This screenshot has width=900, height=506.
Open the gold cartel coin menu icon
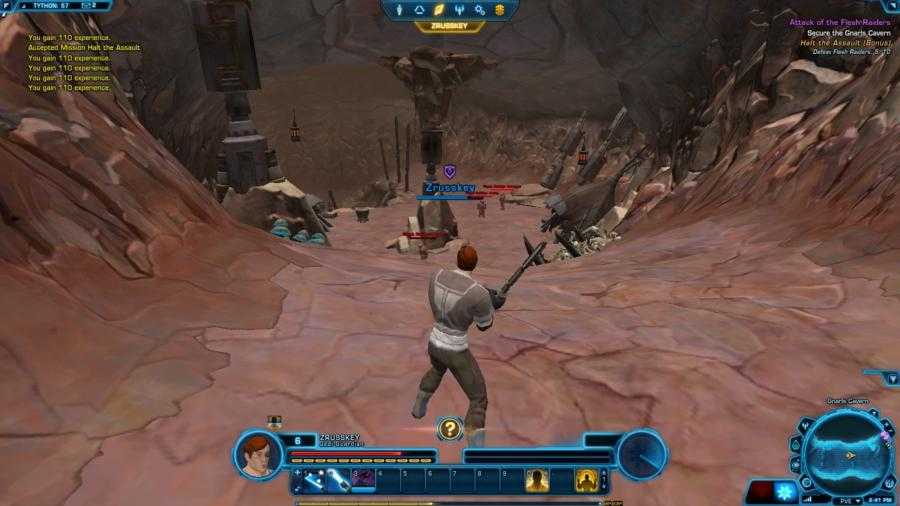tap(499, 9)
